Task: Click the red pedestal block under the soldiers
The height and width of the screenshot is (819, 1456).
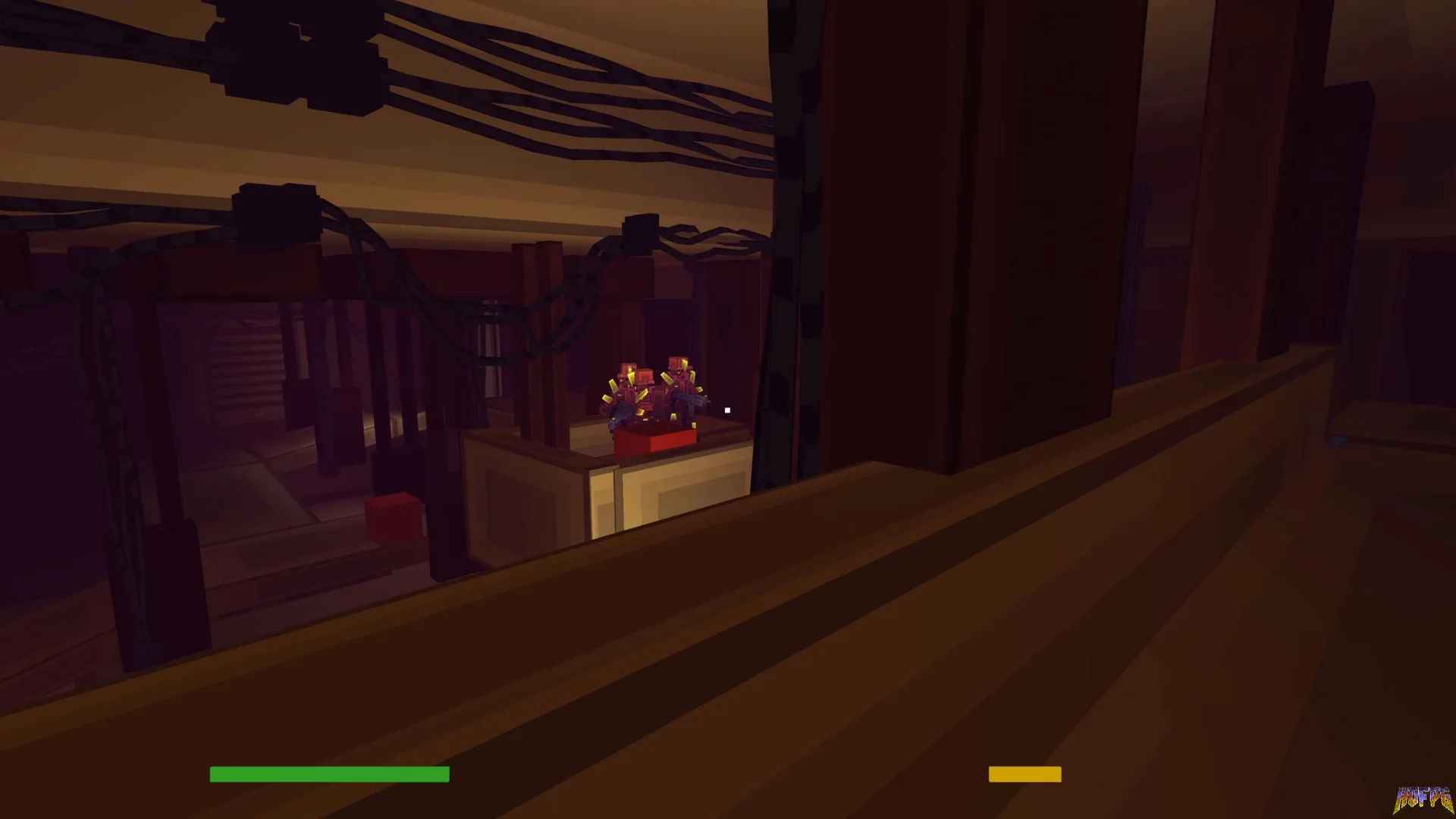Action: 655,439
